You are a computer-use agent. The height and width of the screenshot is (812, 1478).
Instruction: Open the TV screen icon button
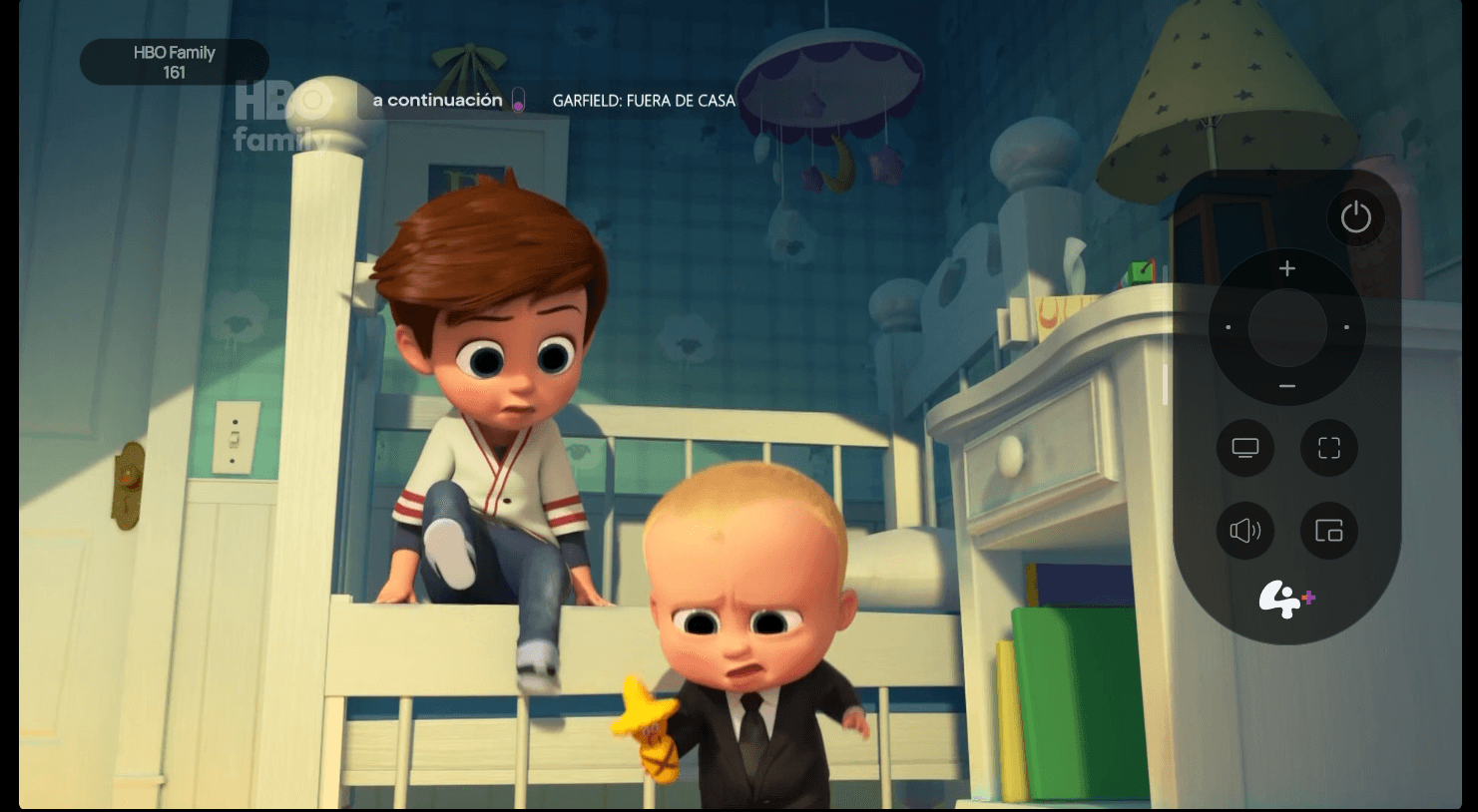coord(1245,448)
